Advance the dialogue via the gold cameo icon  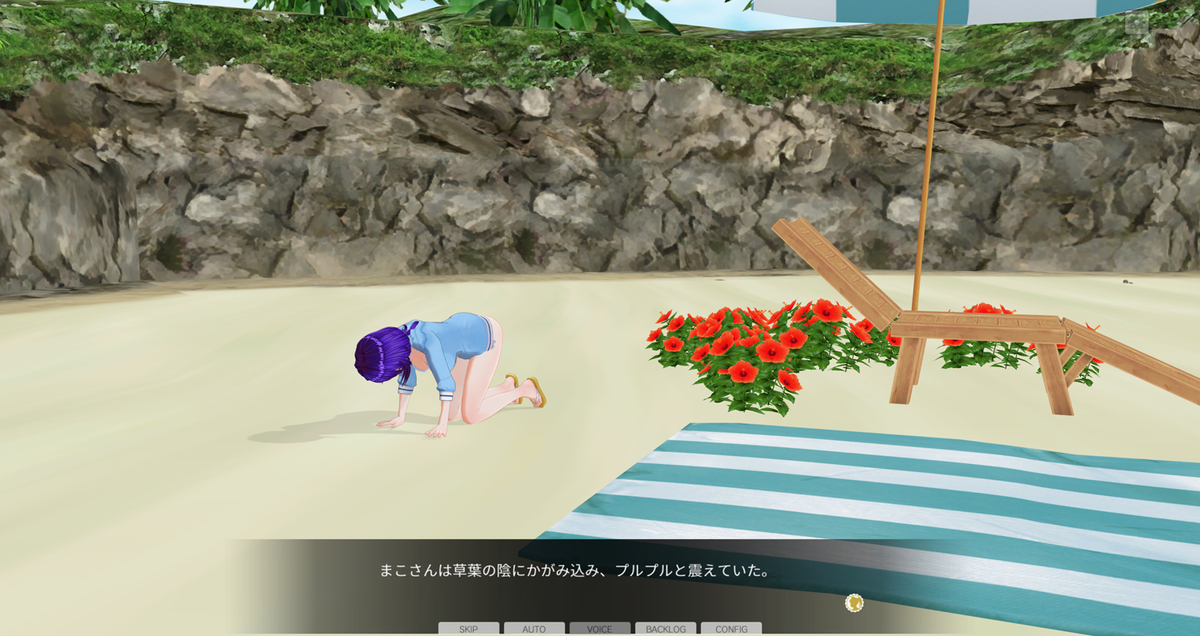(854, 602)
